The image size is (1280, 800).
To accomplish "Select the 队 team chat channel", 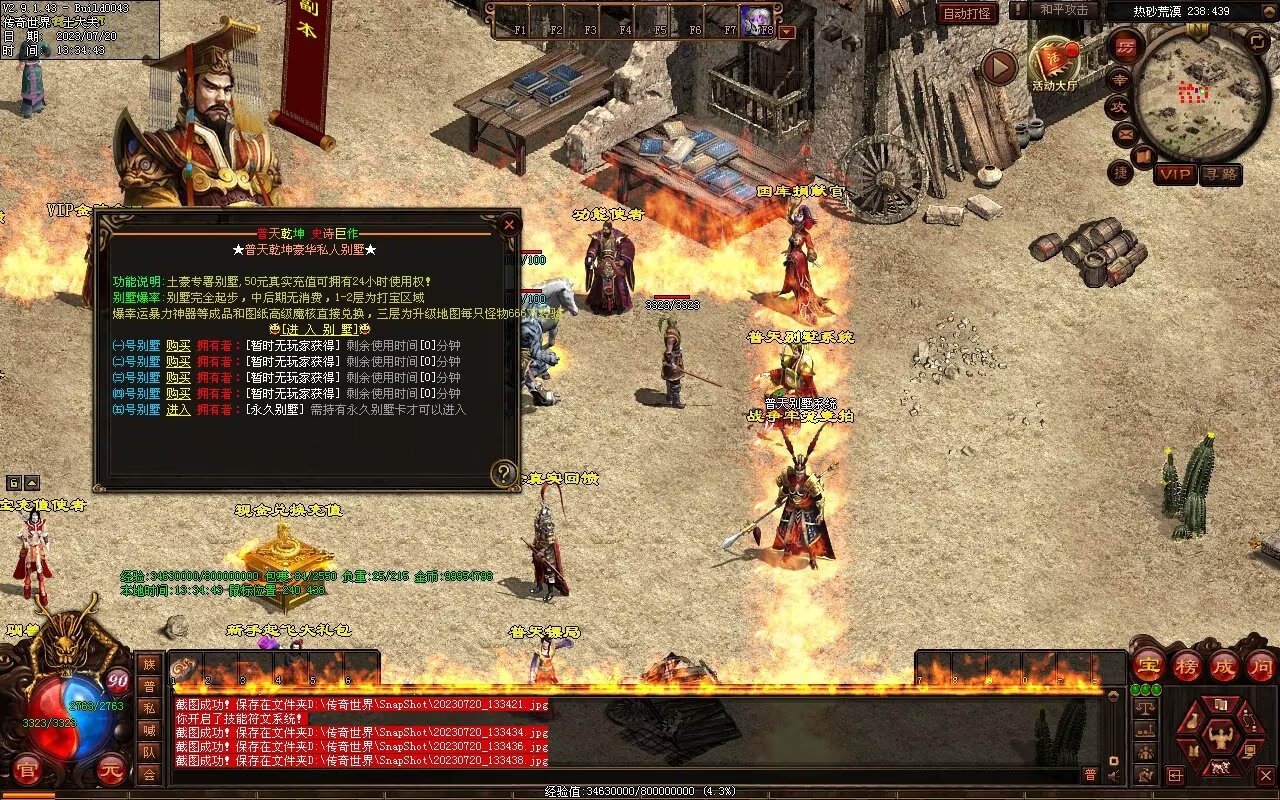I will 149,752.
